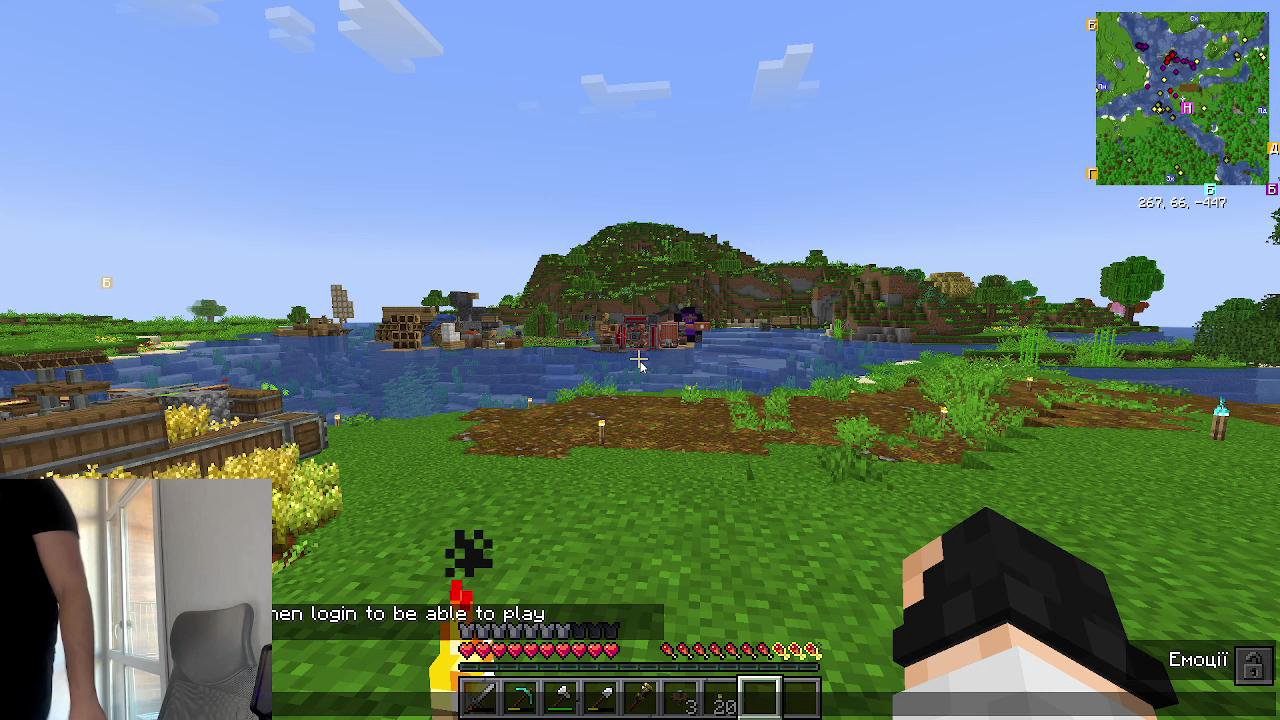
Task: Click the coordinates text under the minimap
Action: point(1182,202)
